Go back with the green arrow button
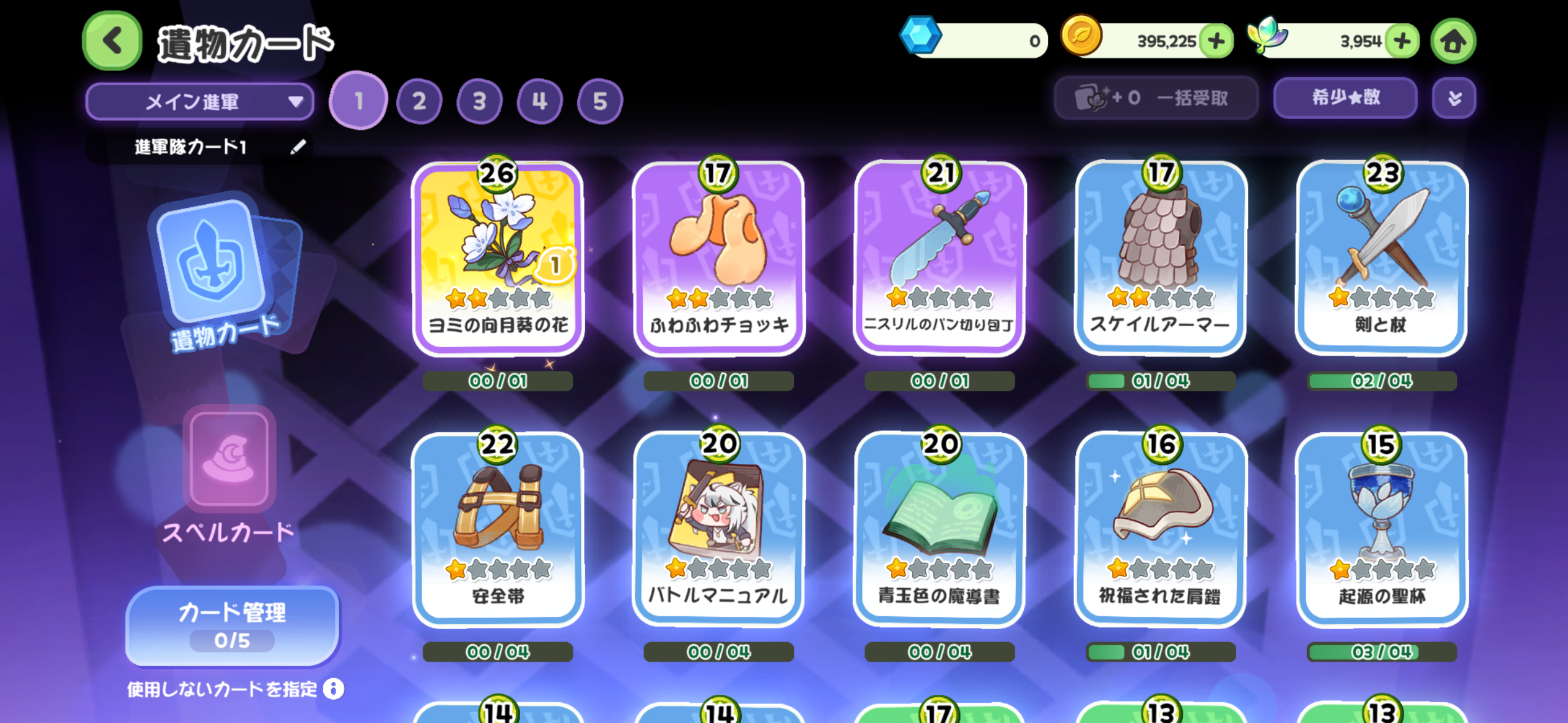Screen dimensions: 1568x723 point(112,41)
